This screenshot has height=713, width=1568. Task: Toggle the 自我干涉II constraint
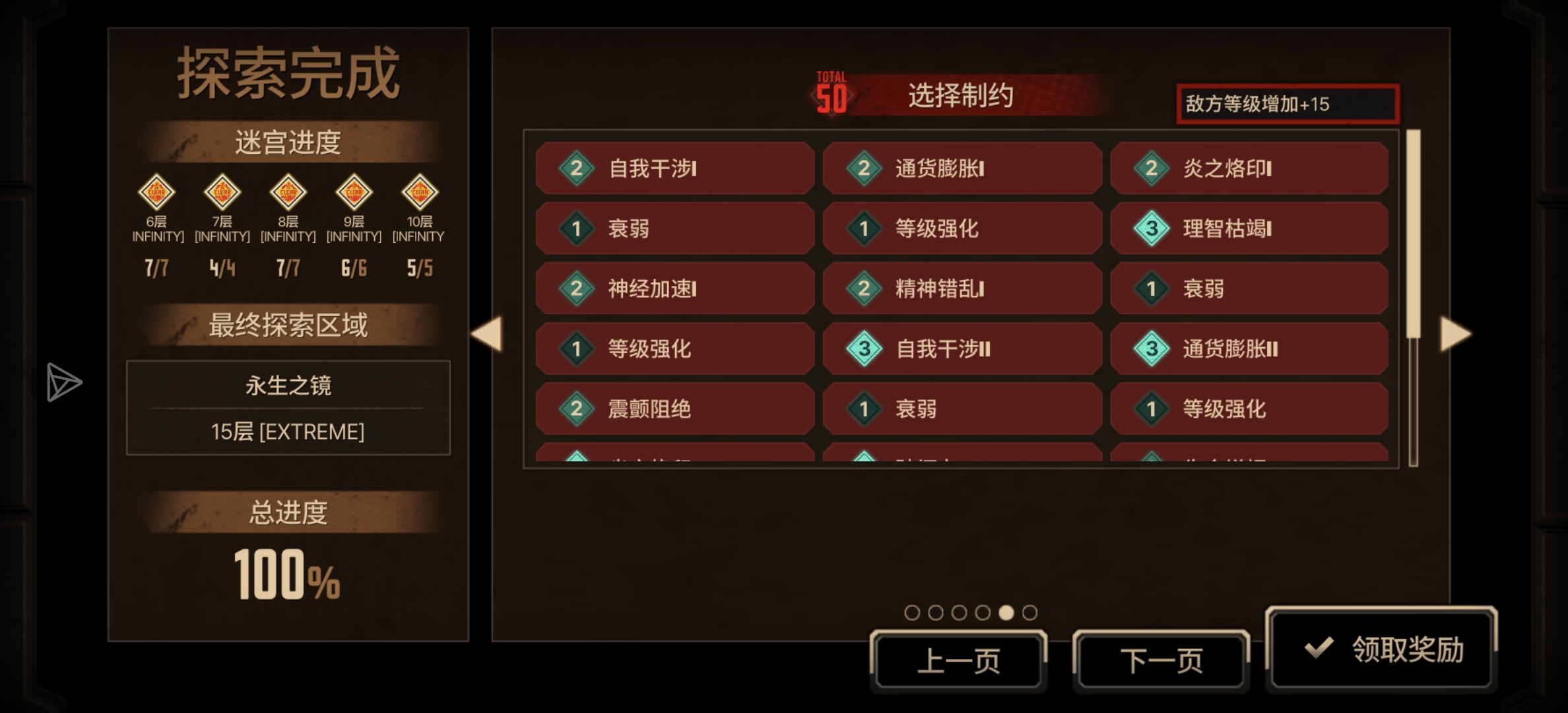tap(962, 349)
